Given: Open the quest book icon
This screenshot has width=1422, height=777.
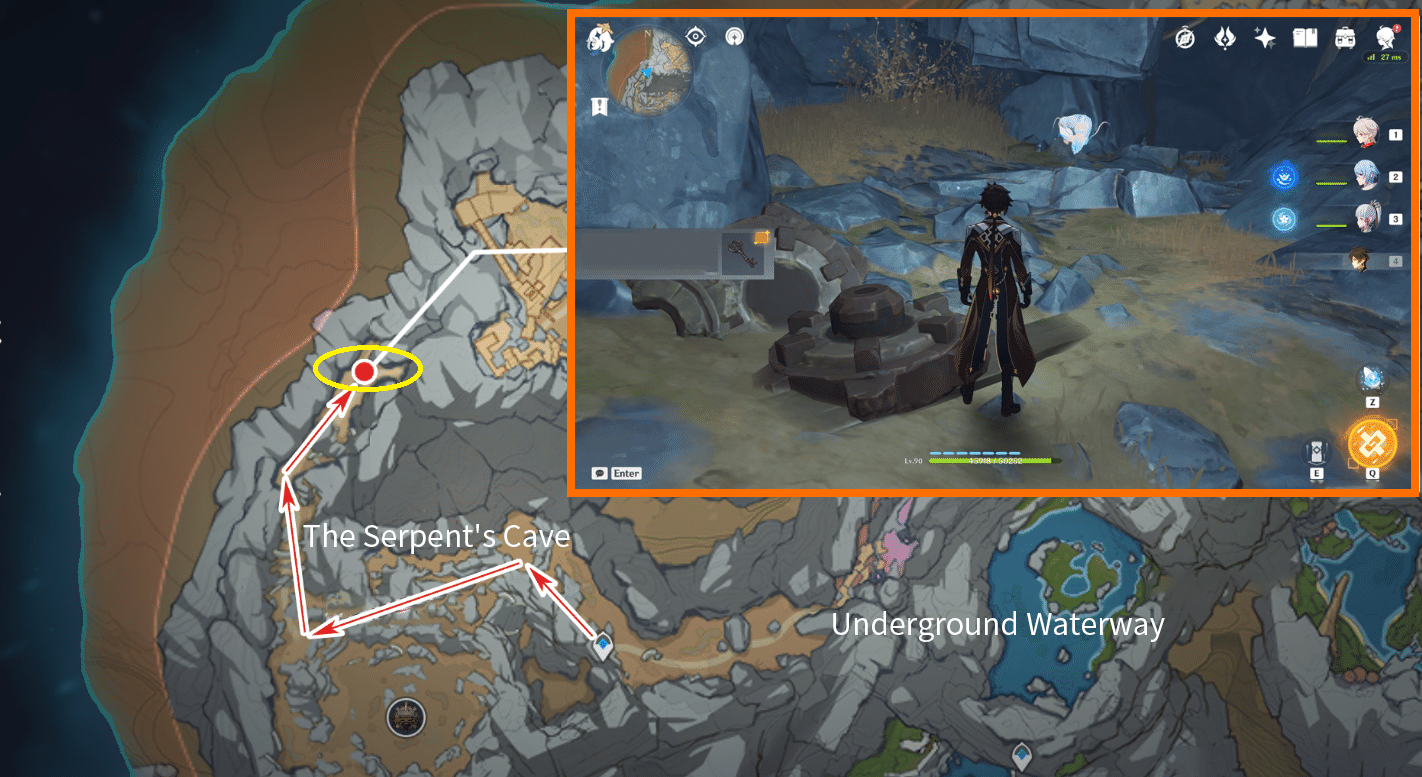Looking at the screenshot, I should point(1303,36).
